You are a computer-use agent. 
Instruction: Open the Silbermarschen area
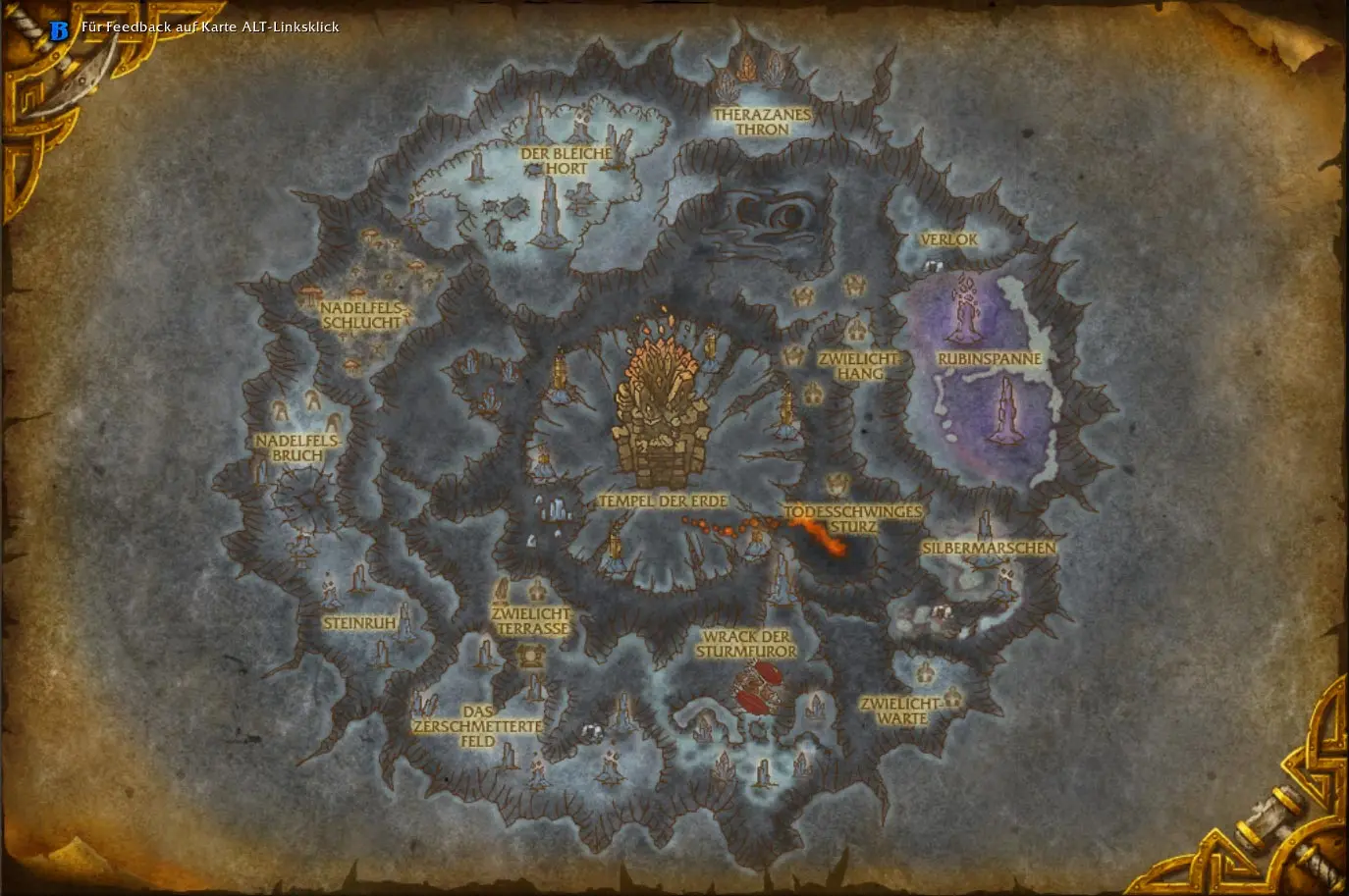click(988, 548)
